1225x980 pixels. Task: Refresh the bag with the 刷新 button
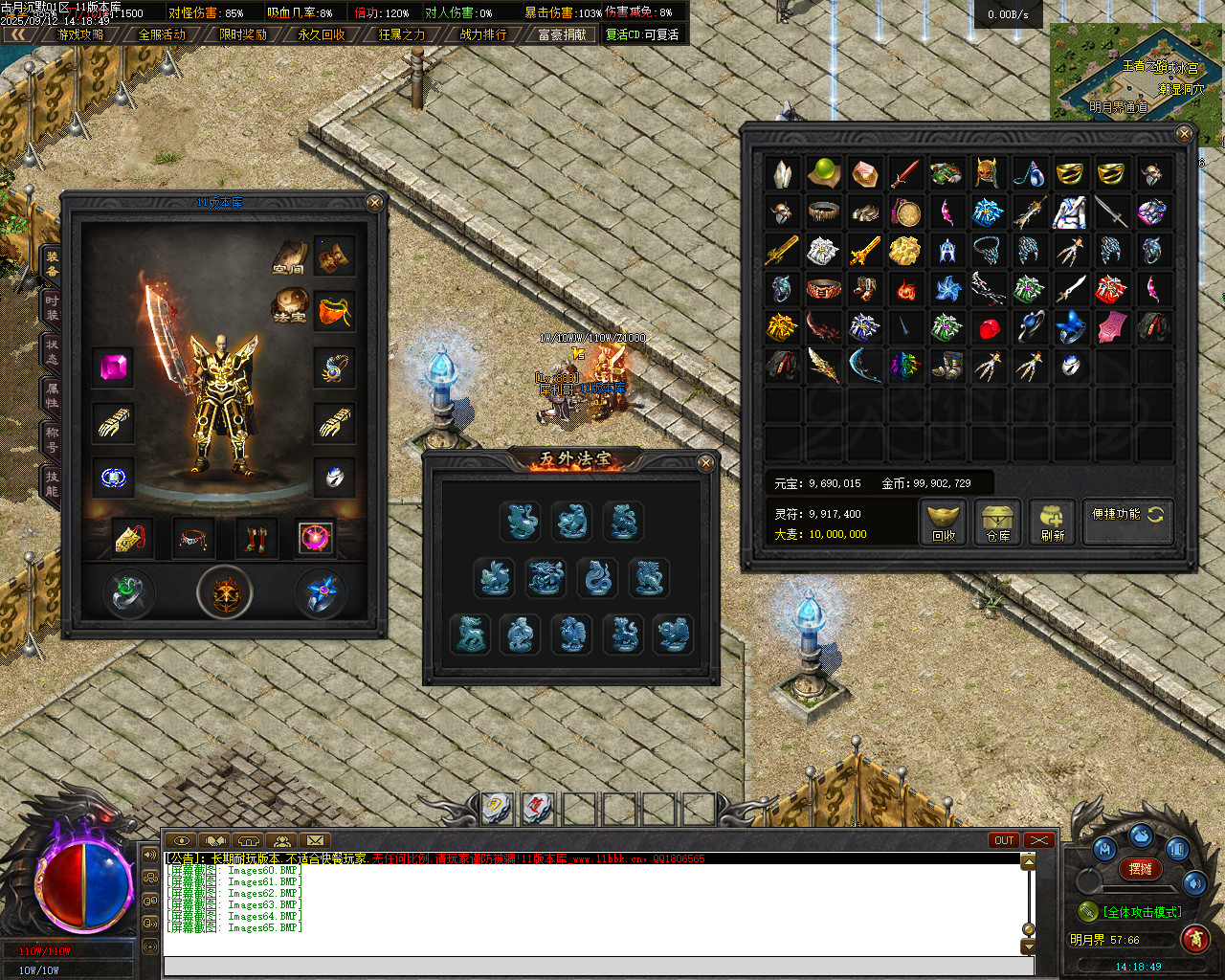tap(1052, 523)
